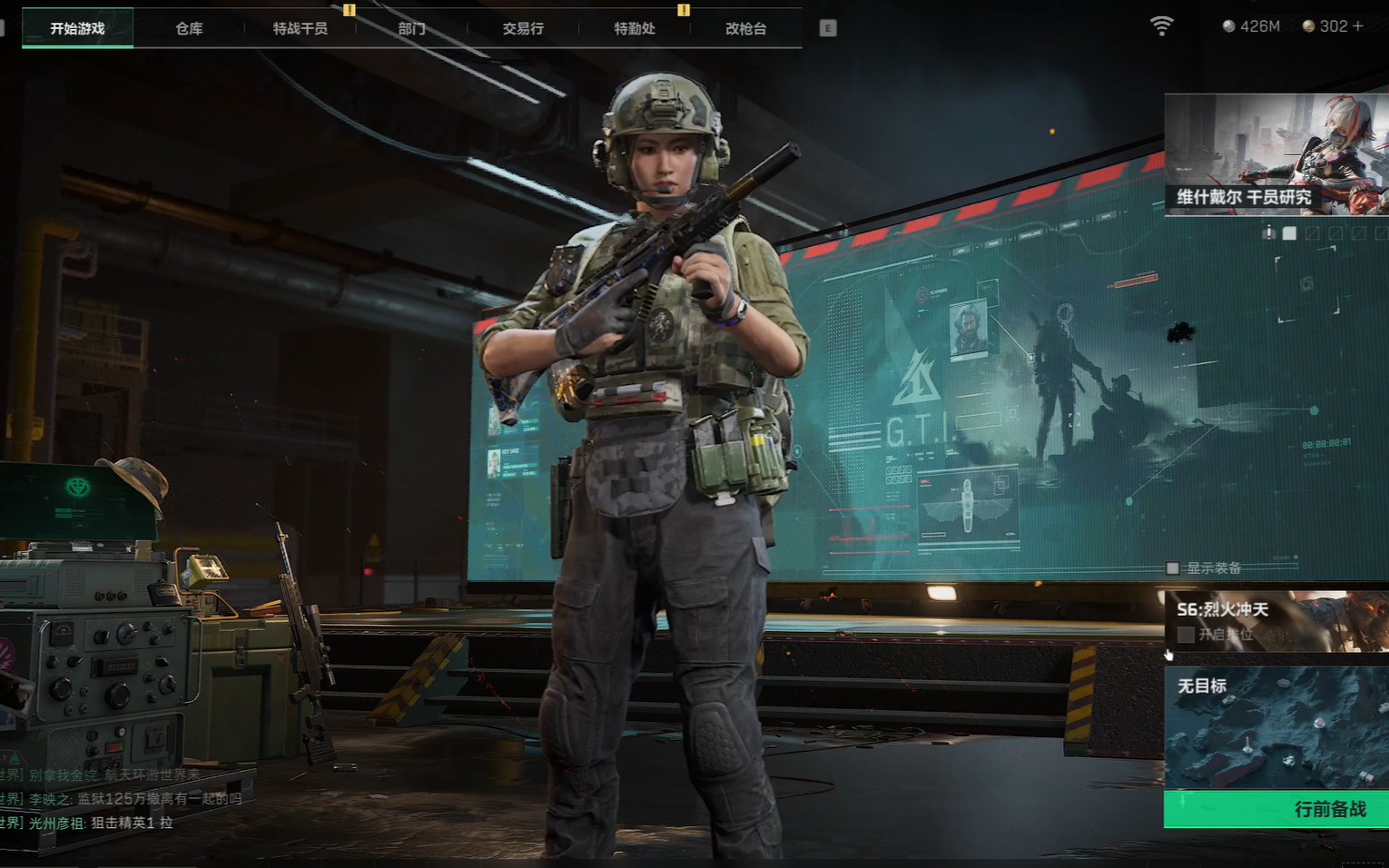Click the plus sign to add gold currency
Viewport: 1389px width, 868px height.
point(1358,26)
